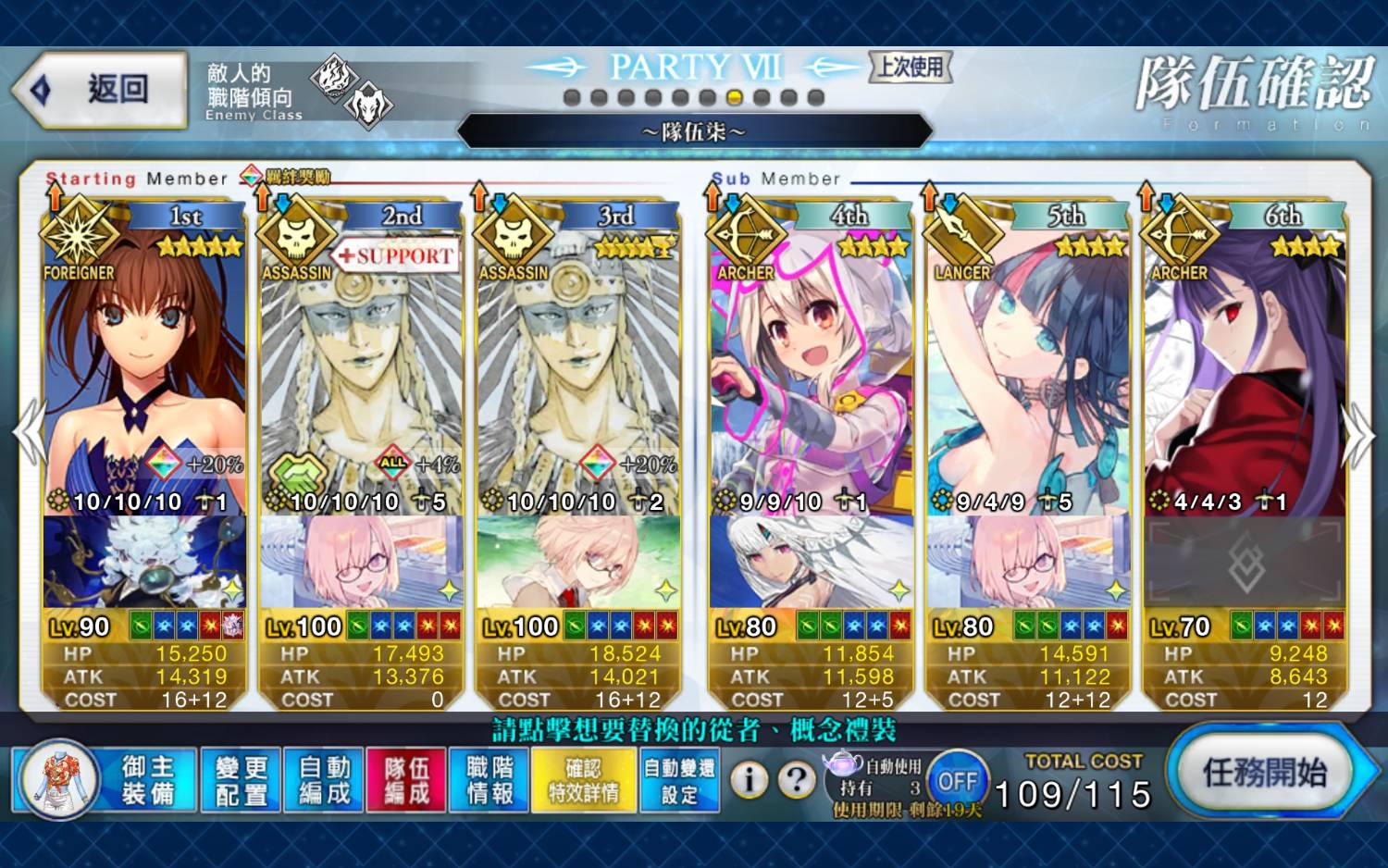Select the 1st slot Foreigner servant card
The image size is (1388, 868).
tap(143, 370)
